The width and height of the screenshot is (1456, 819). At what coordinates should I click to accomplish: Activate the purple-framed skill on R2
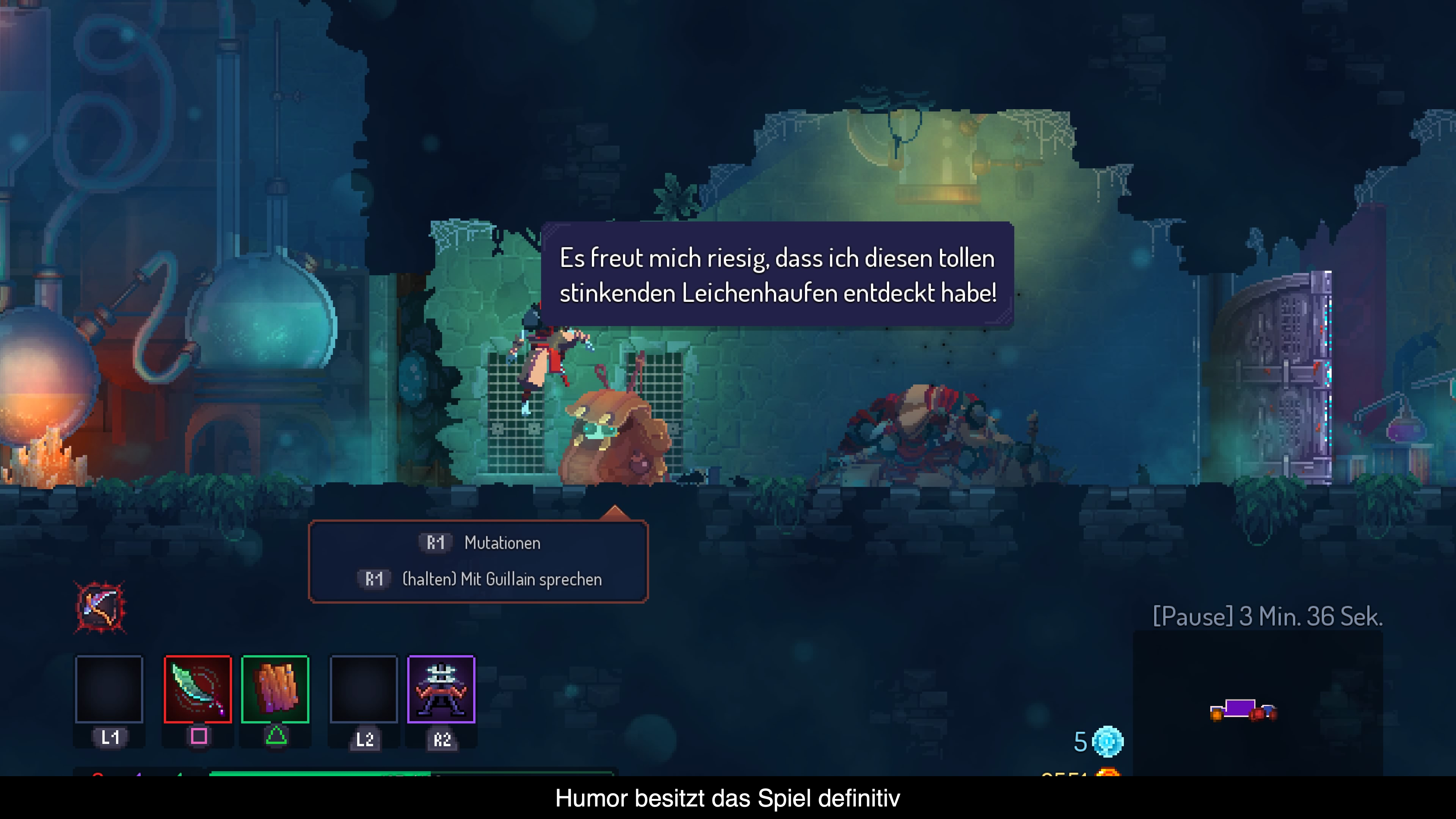[441, 689]
